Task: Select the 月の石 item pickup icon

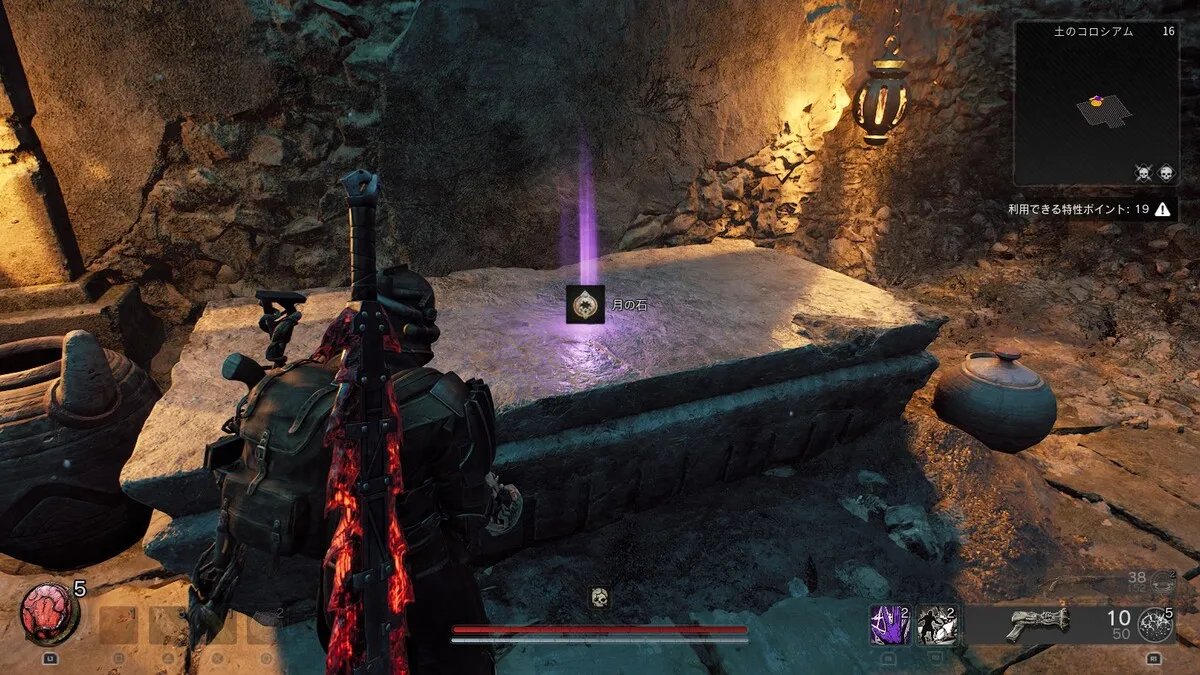Action: pyautogui.click(x=582, y=304)
